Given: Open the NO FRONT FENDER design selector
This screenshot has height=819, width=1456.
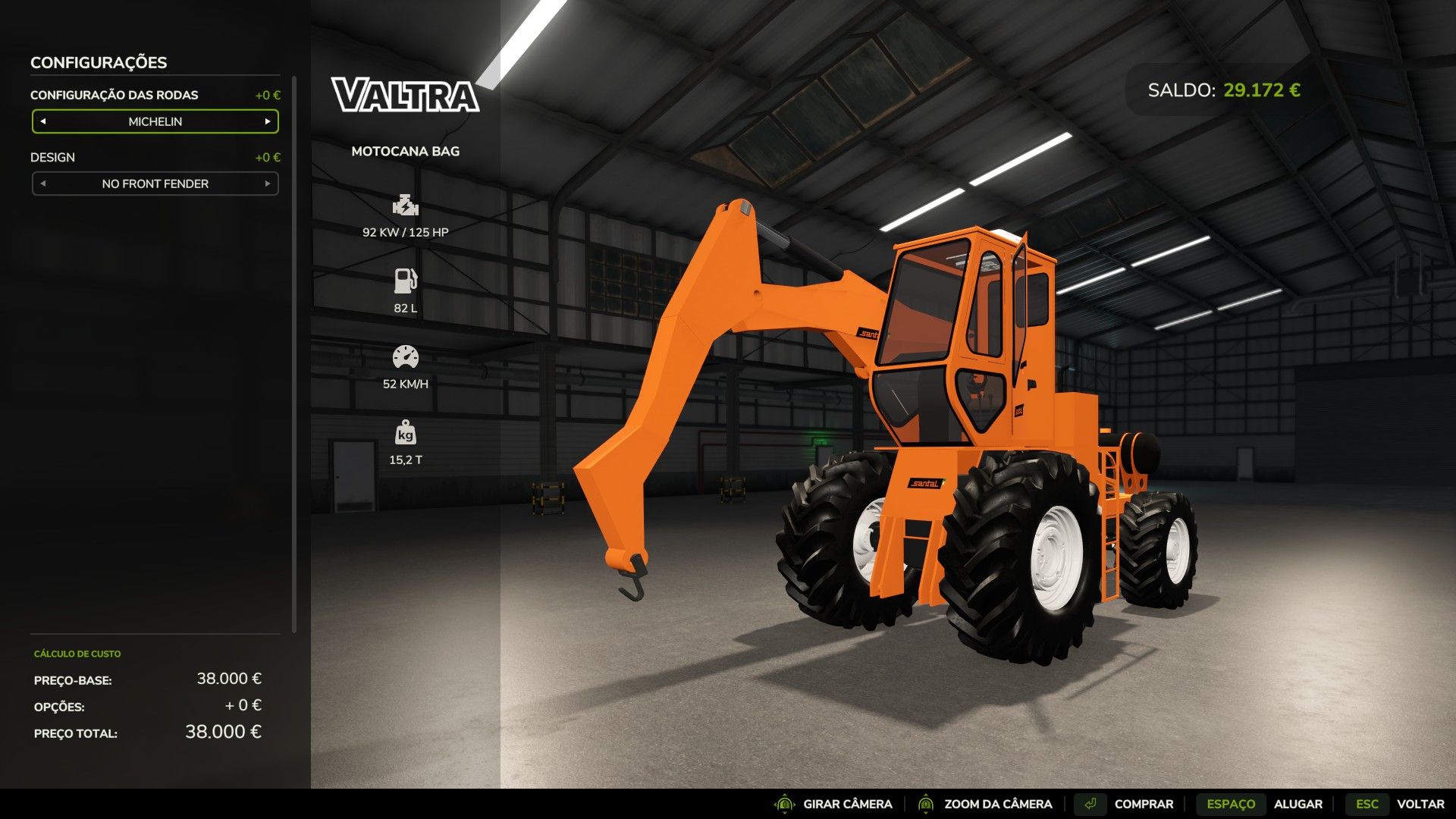Looking at the screenshot, I should pyautogui.click(x=155, y=184).
